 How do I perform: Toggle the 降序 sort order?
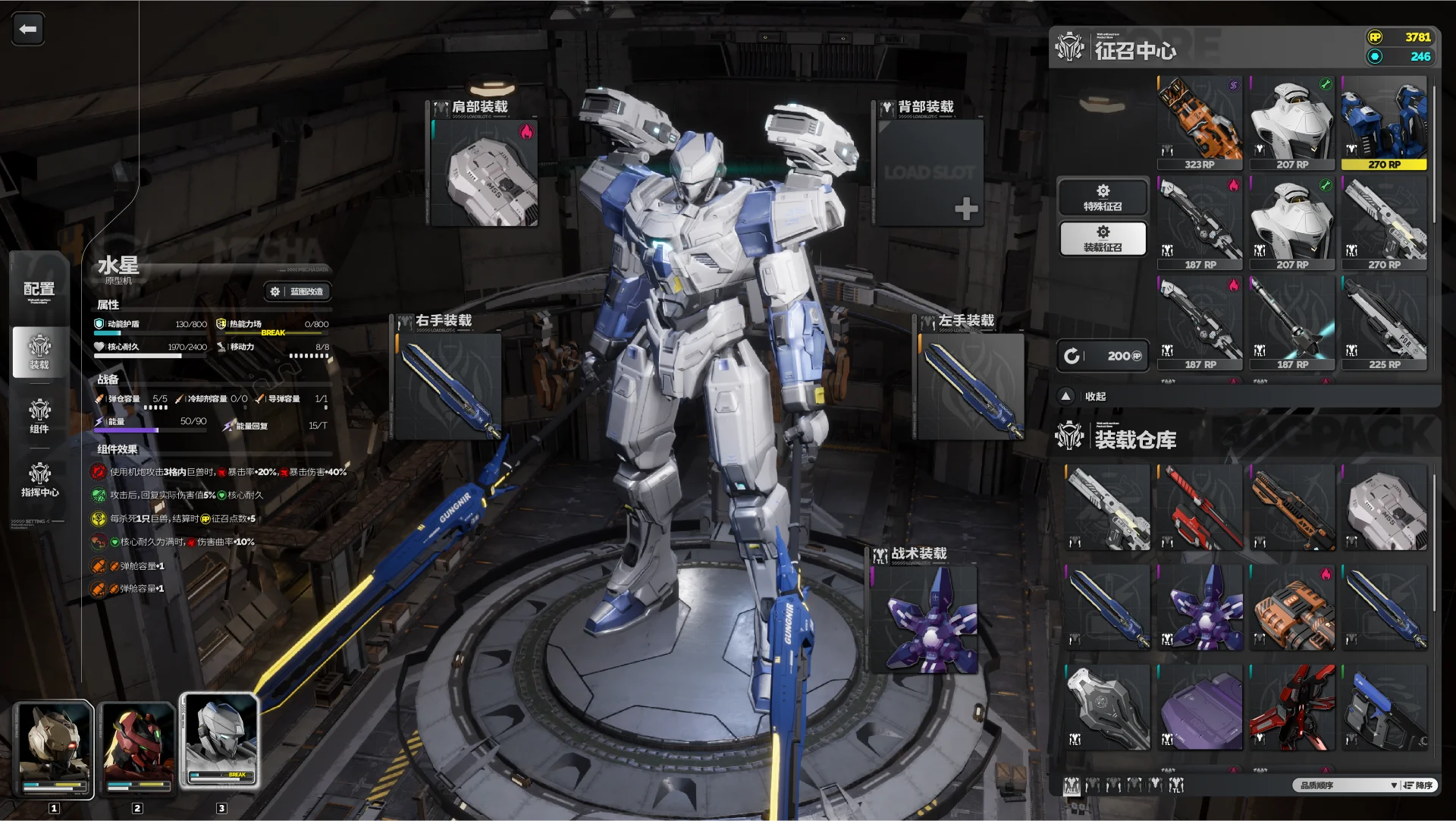coord(1417,785)
